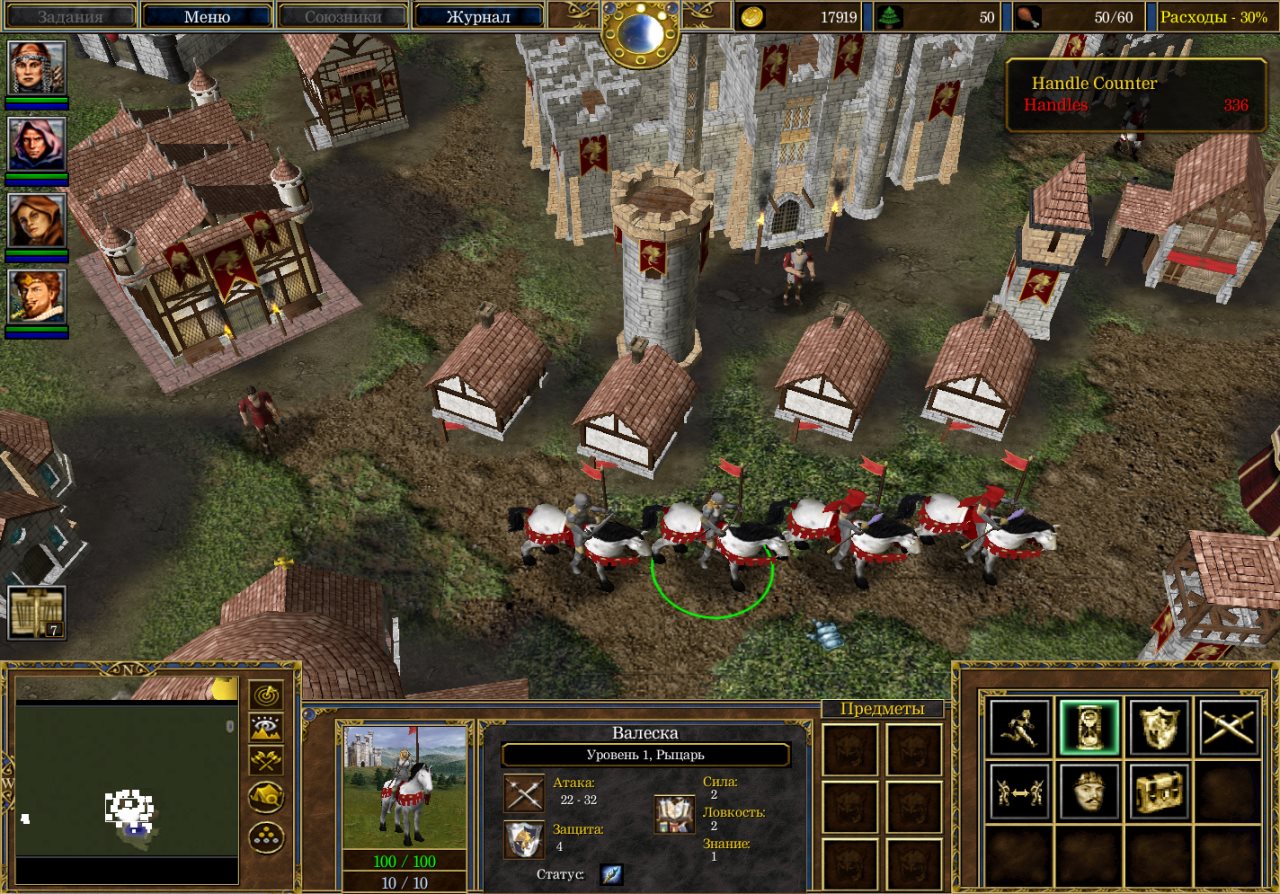Activate the minimap signal ping button
This screenshot has width=1280, height=894.
[266, 695]
